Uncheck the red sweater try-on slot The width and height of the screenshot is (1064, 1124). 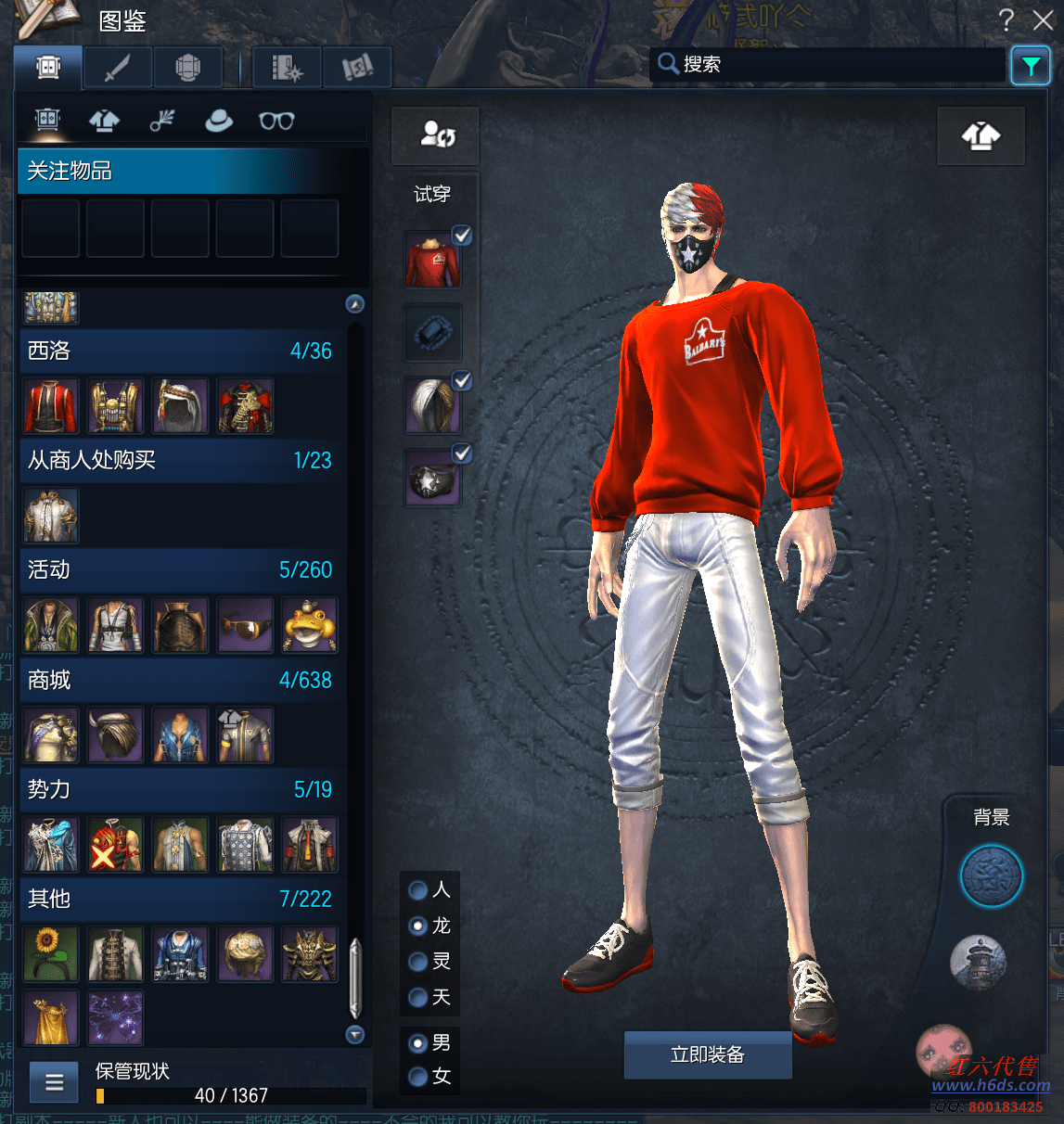pos(462,236)
